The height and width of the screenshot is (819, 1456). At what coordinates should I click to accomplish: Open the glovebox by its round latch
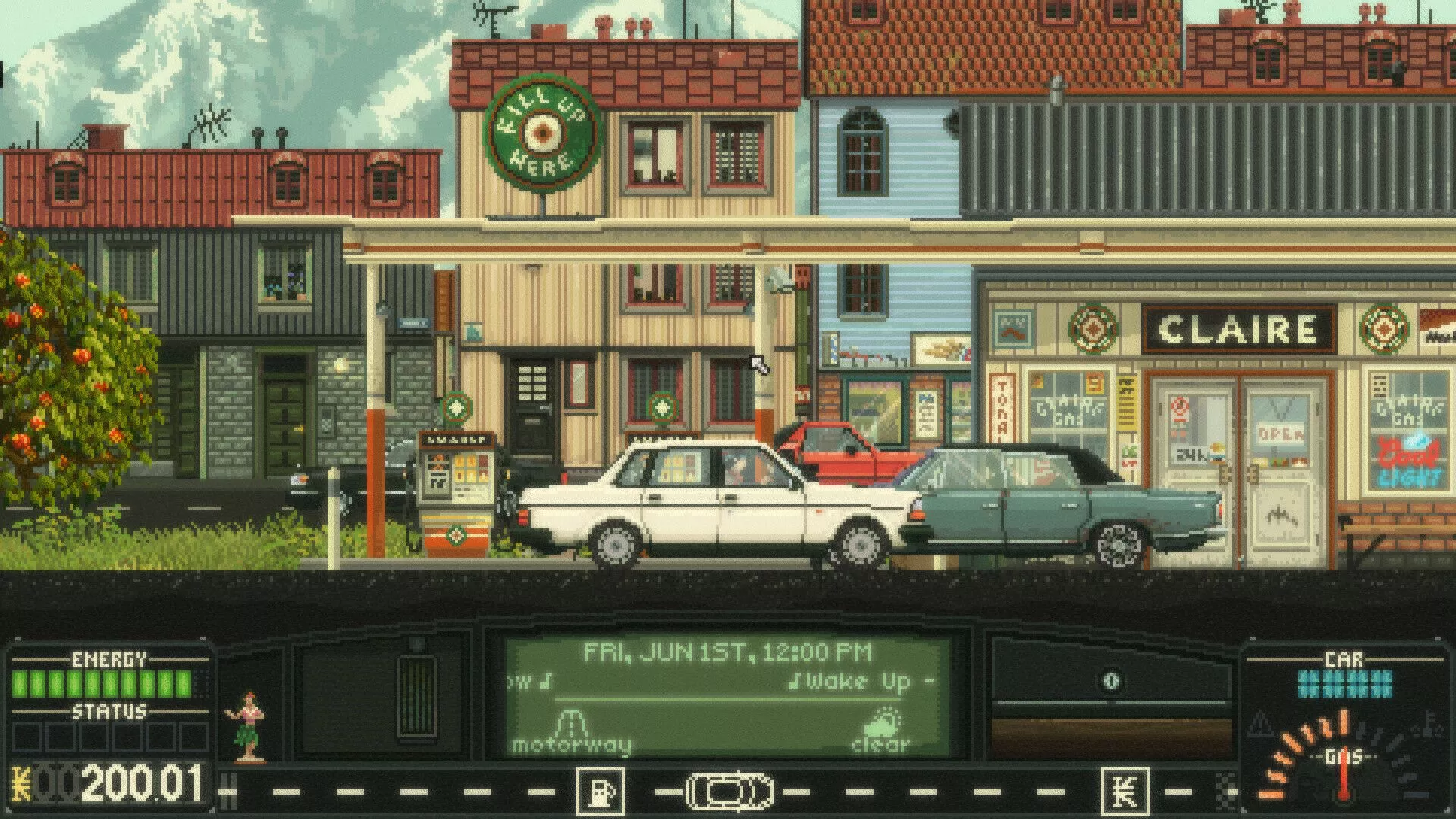point(1110,680)
